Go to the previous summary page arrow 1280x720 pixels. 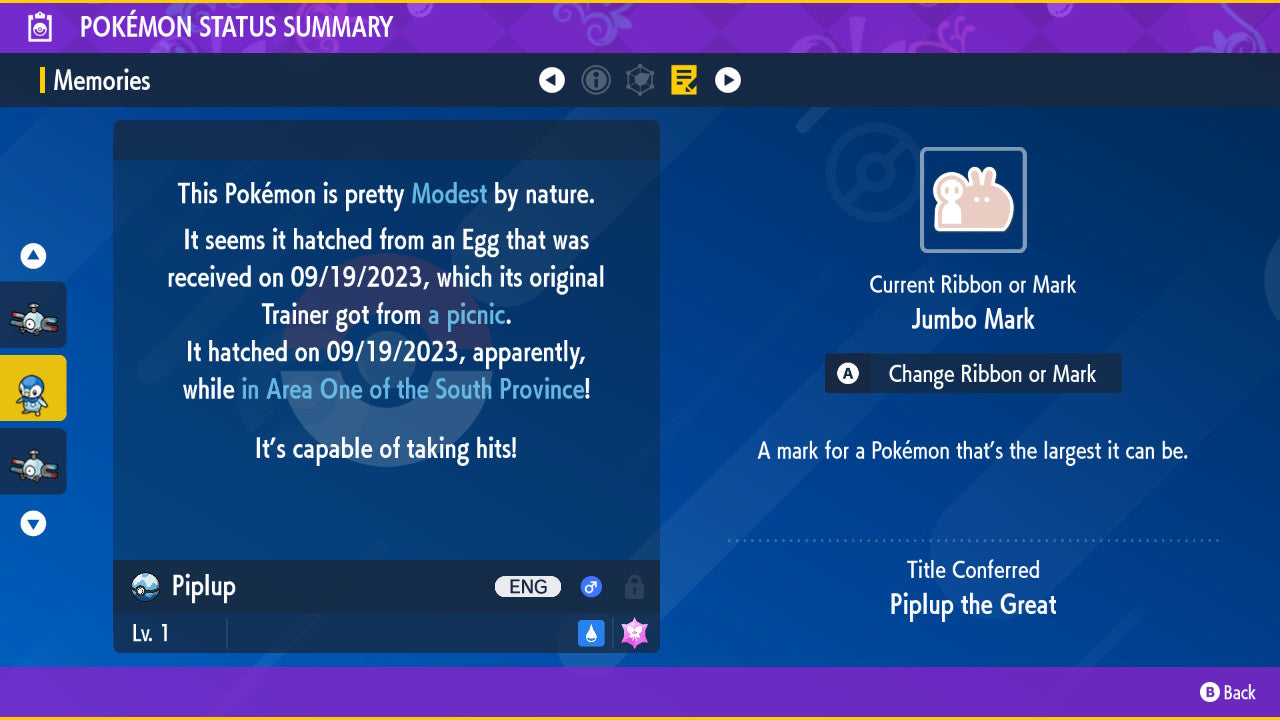[x=552, y=80]
